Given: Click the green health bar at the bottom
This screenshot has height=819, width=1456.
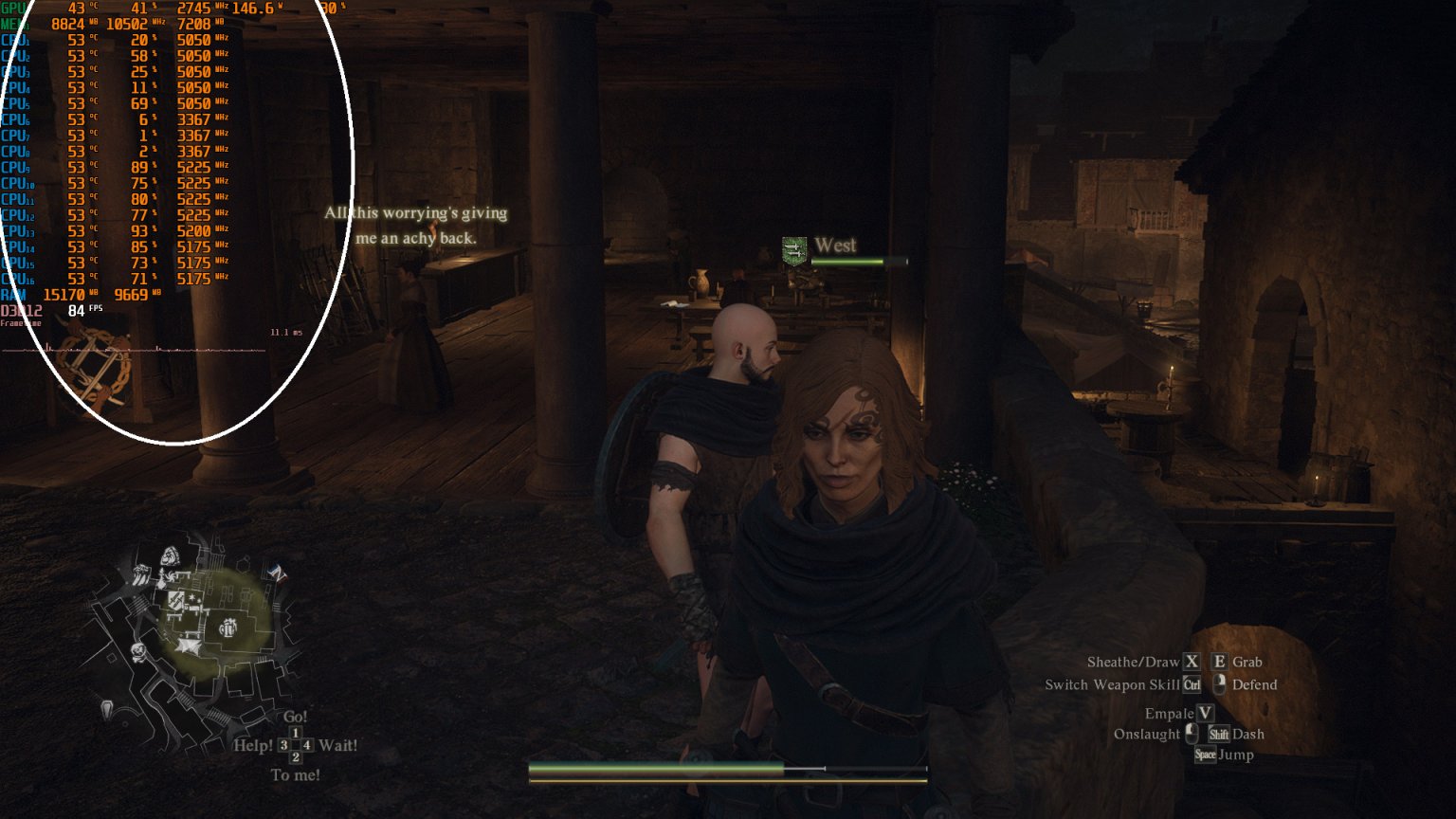Looking at the screenshot, I should (x=654, y=766).
